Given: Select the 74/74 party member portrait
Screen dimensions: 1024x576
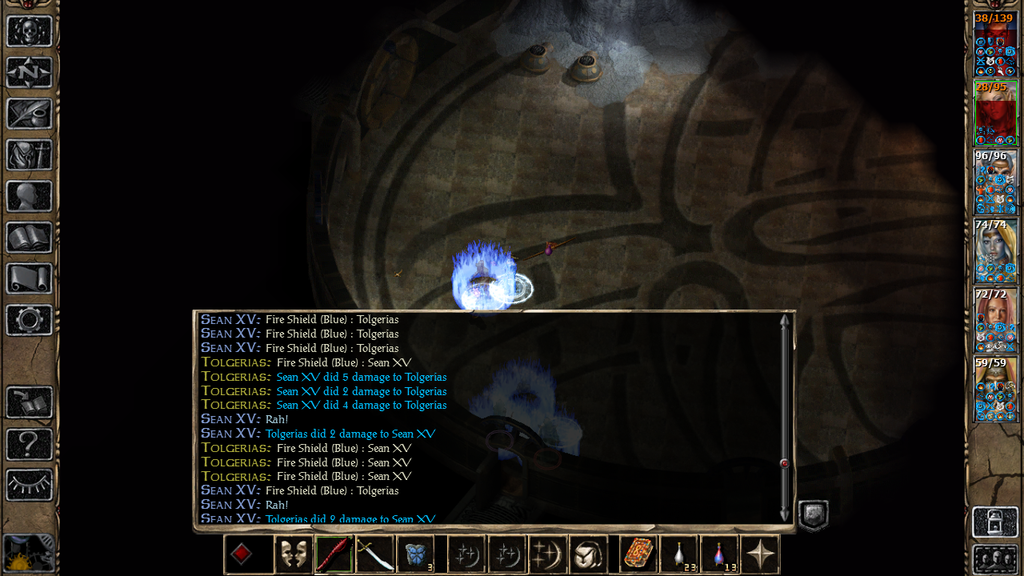Looking at the screenshot, I should pyautogui.click(x=995, y=251).
